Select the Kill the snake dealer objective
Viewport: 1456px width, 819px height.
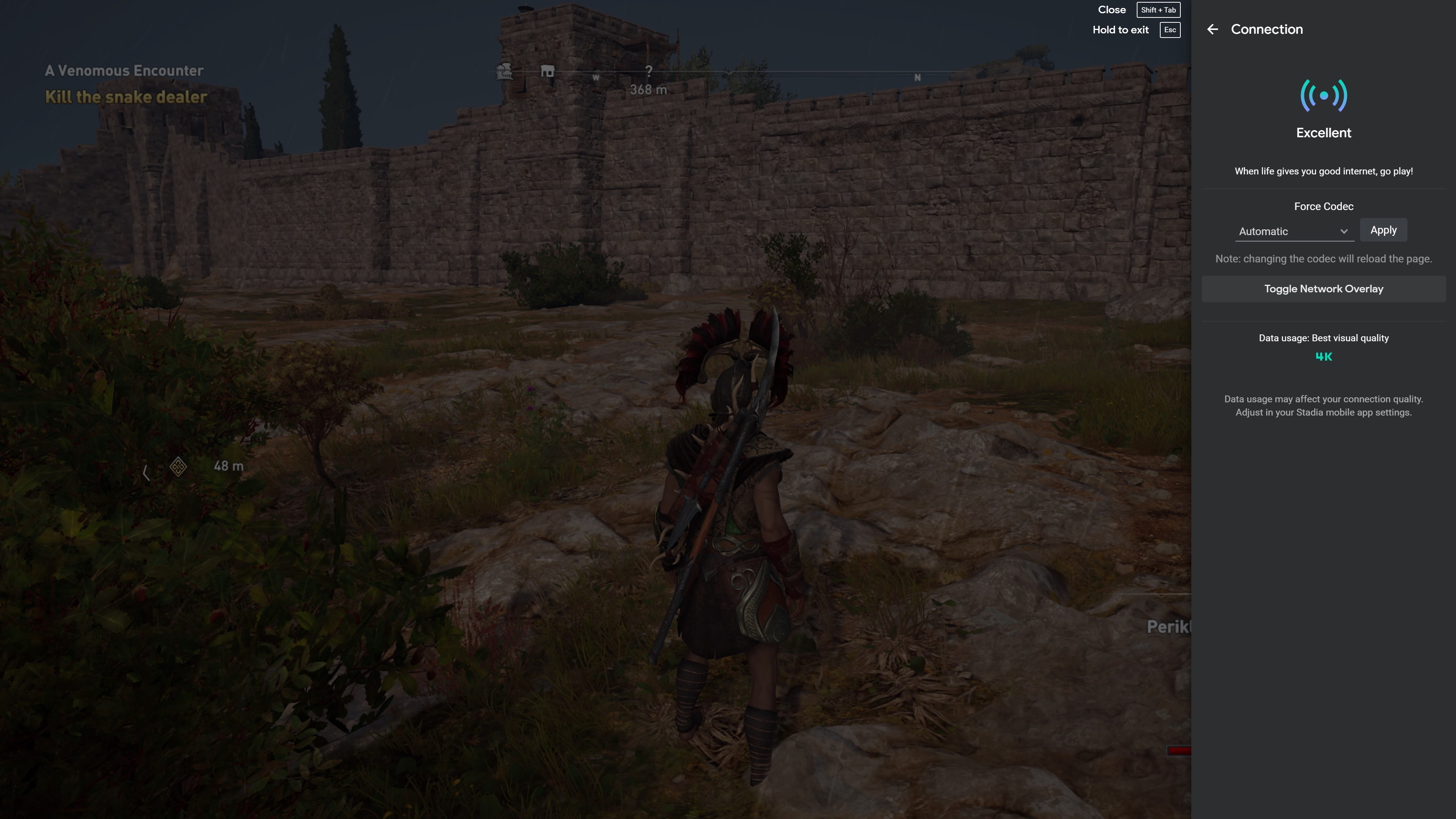coord(126,97)
